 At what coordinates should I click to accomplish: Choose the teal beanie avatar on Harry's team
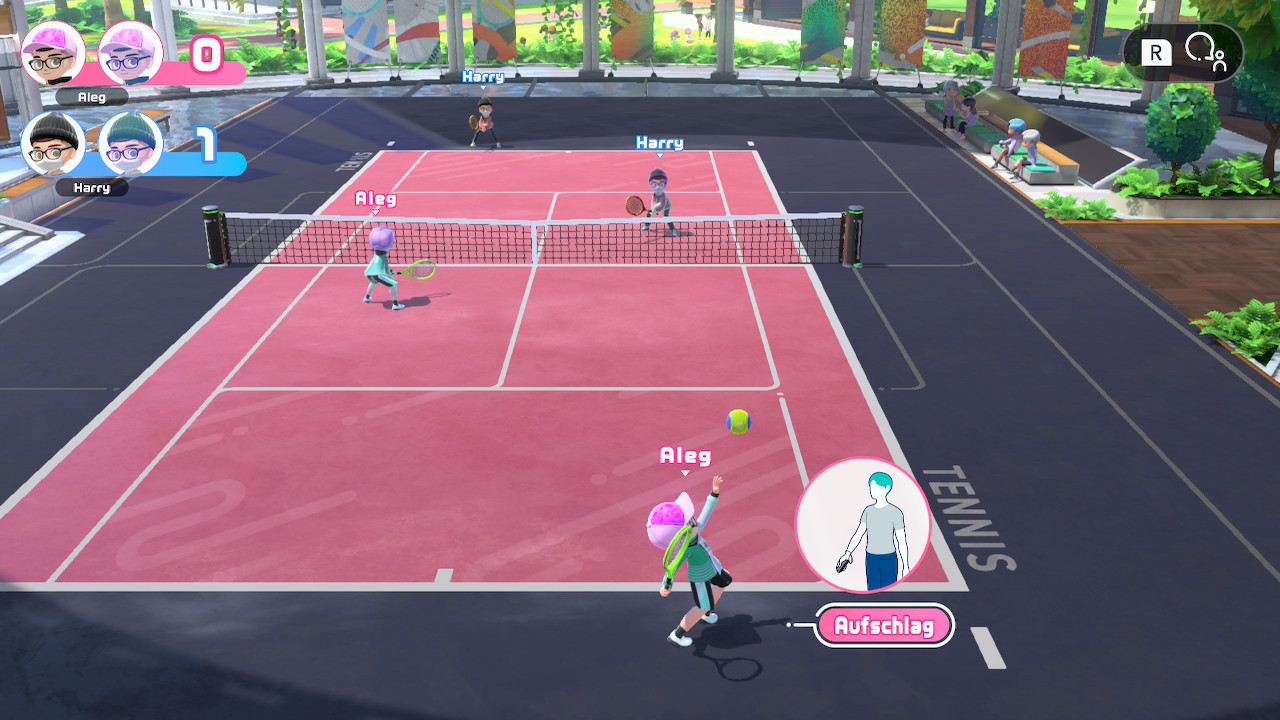coord(130,143)
